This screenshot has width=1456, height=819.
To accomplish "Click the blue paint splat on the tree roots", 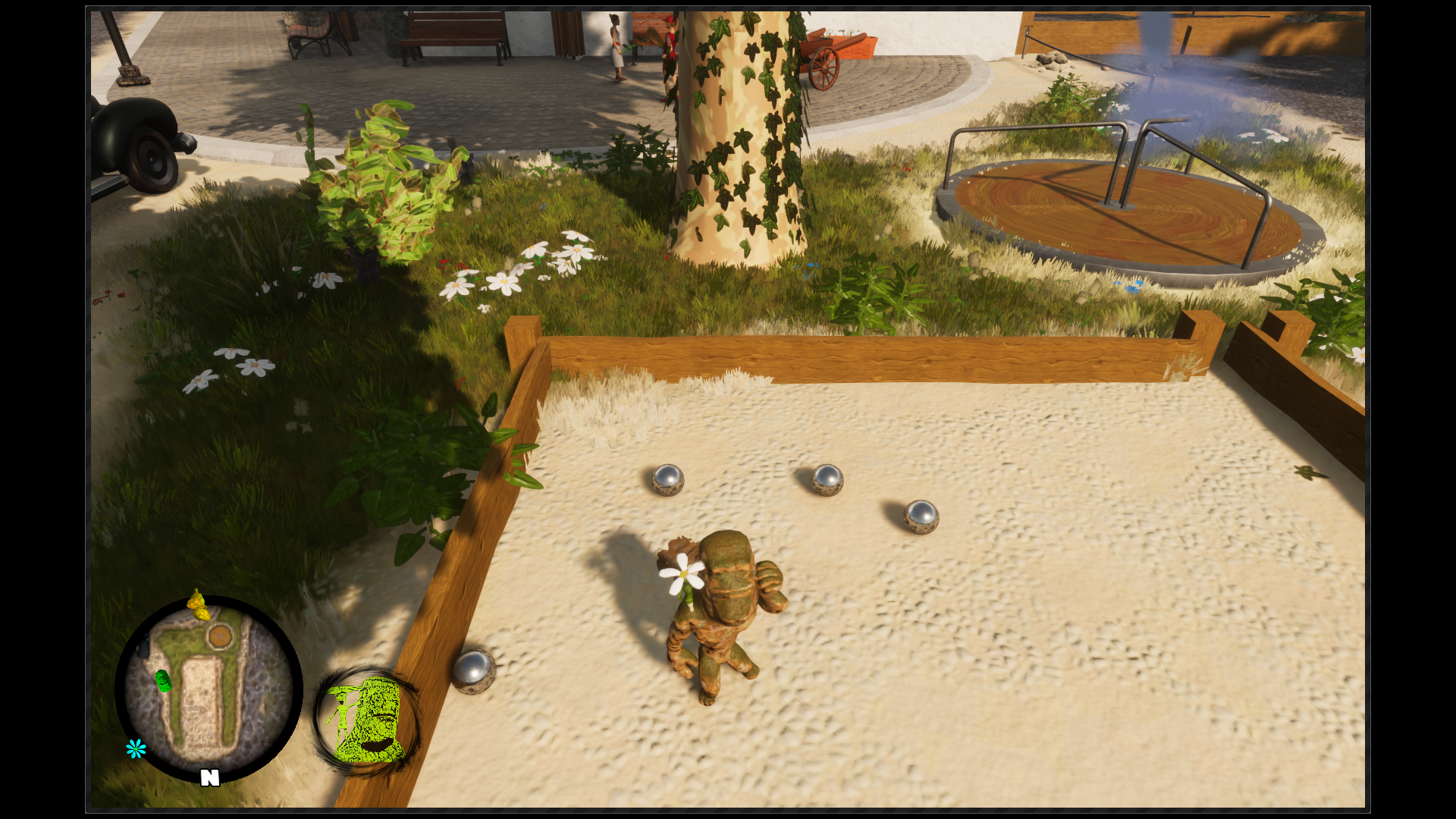I will click(811, 266).
